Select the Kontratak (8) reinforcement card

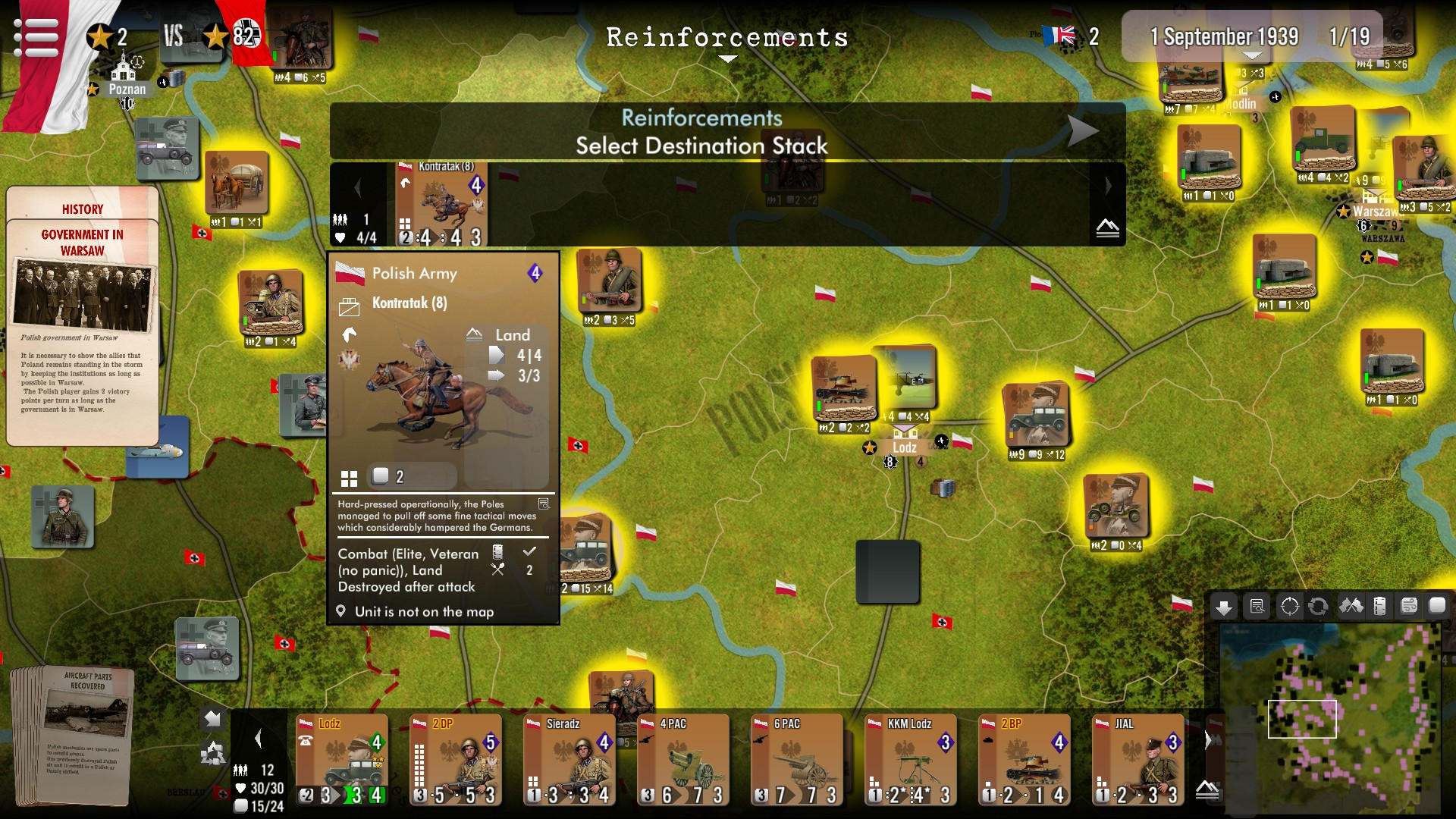(x=442, y=201)
